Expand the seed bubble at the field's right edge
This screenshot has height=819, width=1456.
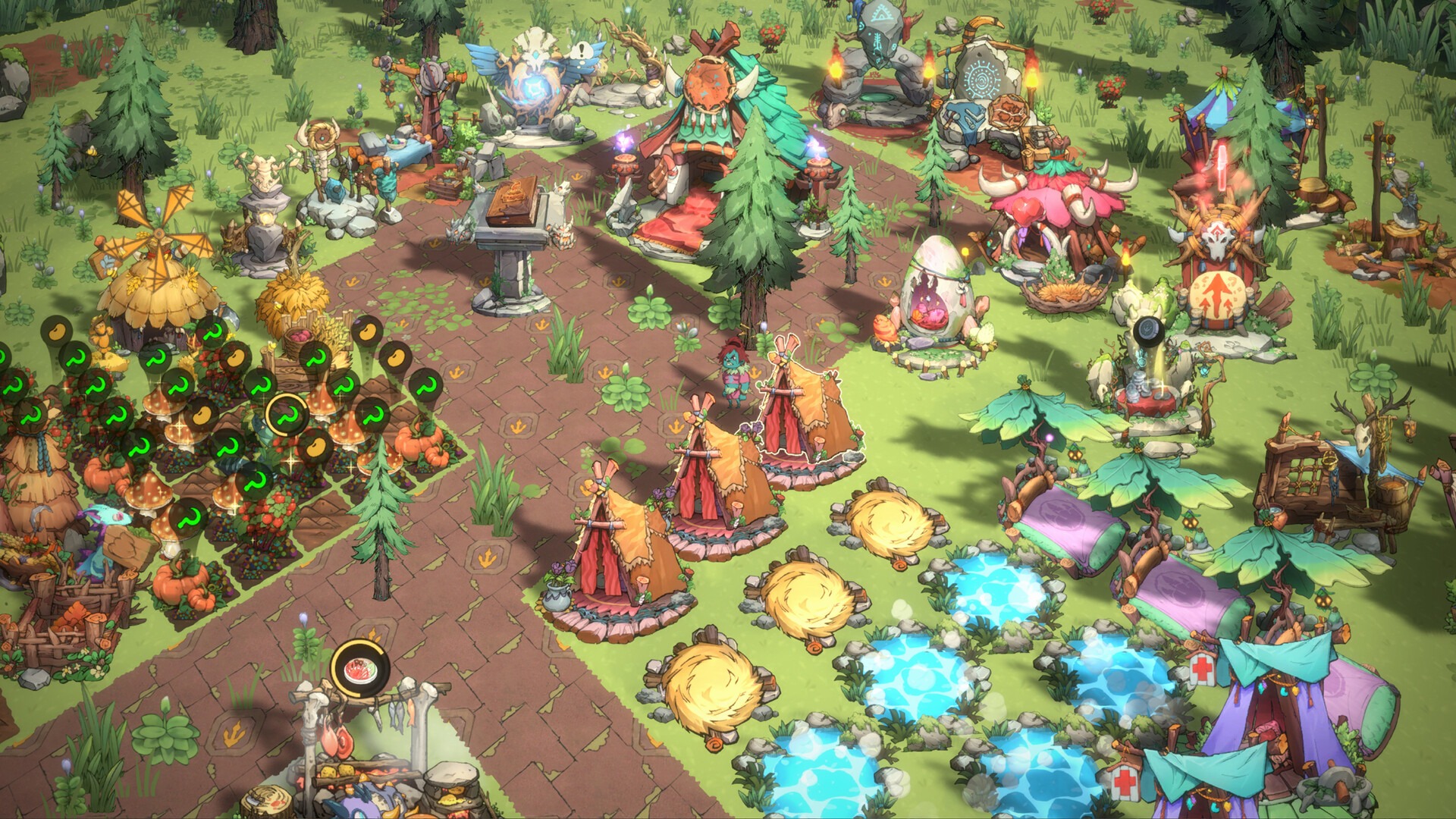click(x=396, y=357)
